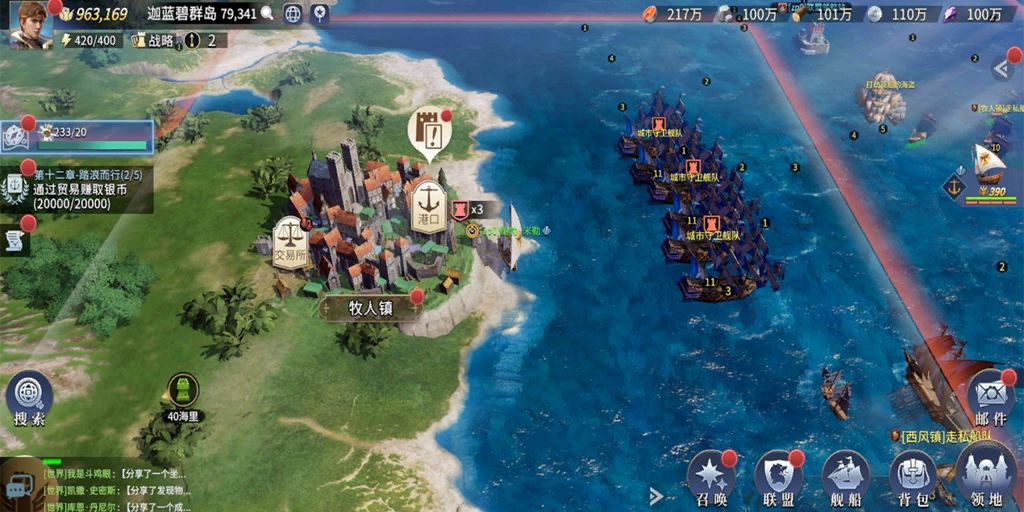Image resolution: width=1024 pixels, height=512 pixels.
Task: Open the scroll icon on left edge
Action: click(x=15, y=240)
